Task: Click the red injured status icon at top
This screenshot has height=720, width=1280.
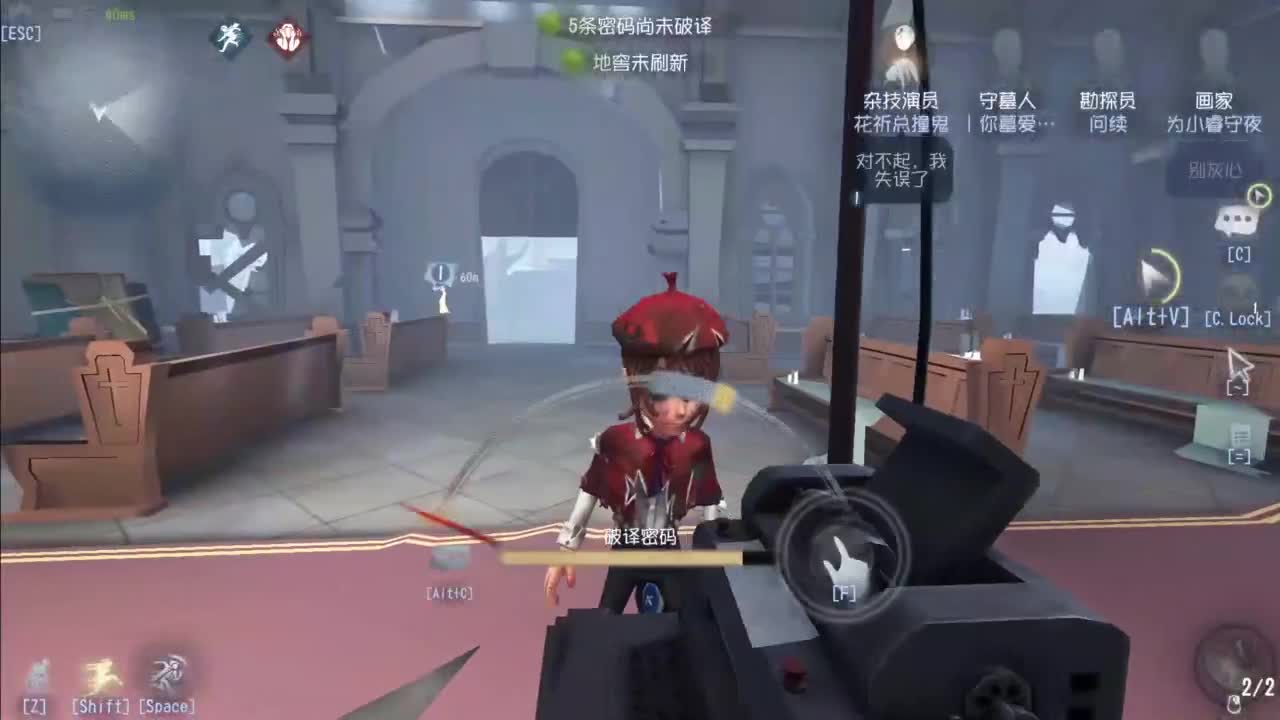Action: pos(288,38)
